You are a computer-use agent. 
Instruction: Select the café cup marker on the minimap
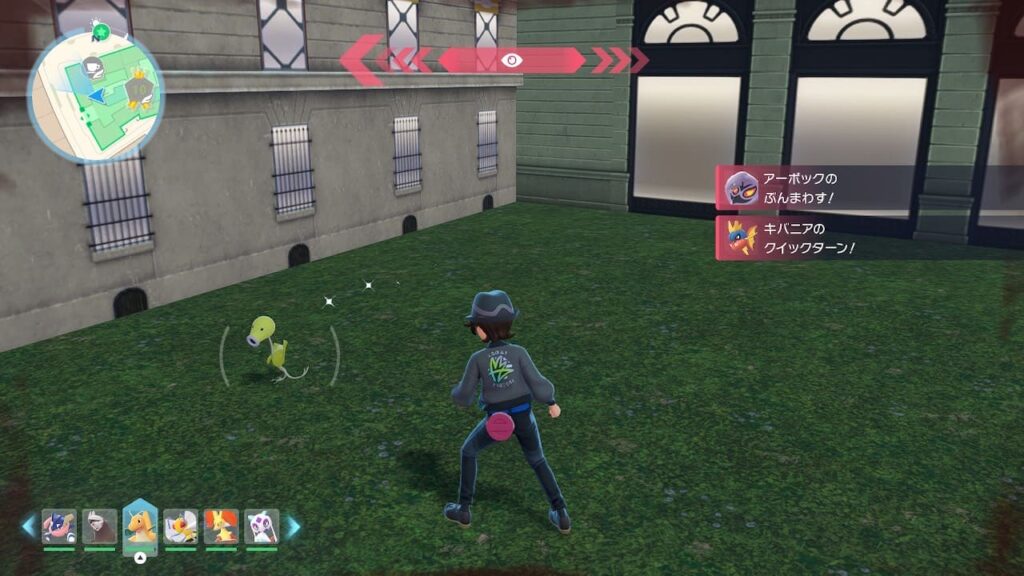click(x=93, y=68)
